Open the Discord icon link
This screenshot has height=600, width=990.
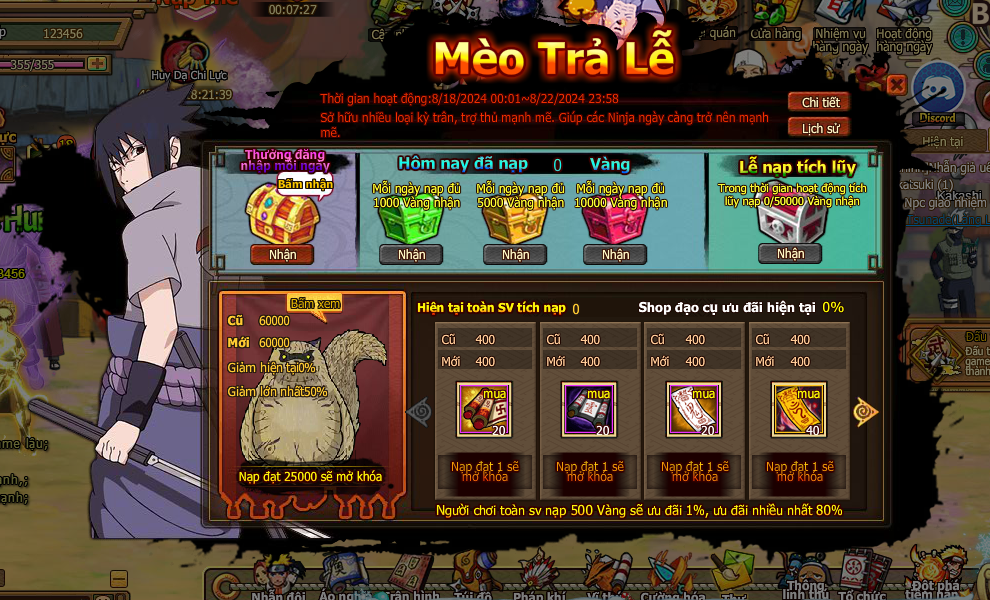[x=937, y=93]
